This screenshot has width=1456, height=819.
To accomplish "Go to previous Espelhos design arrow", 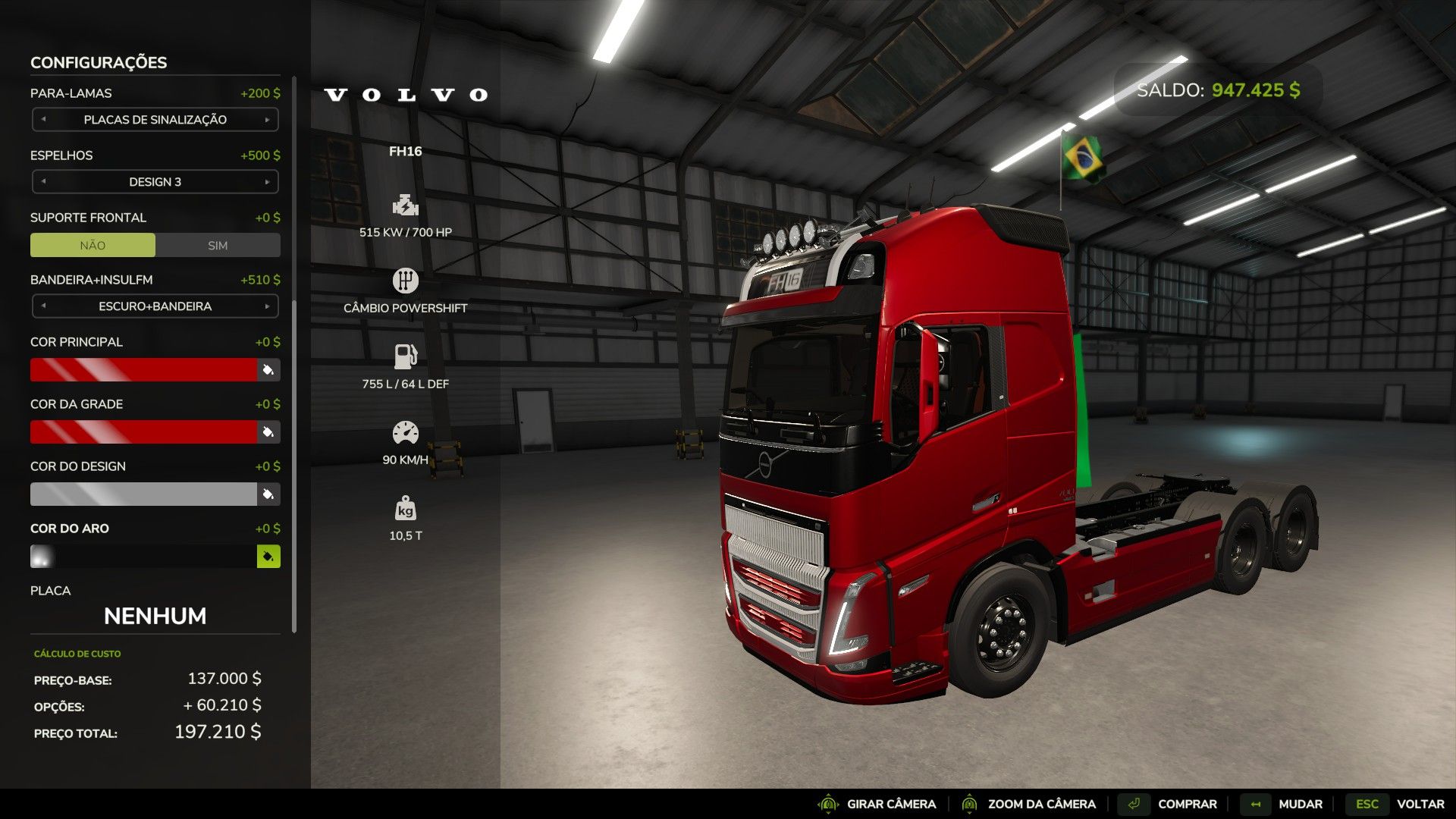I will 44,182.
